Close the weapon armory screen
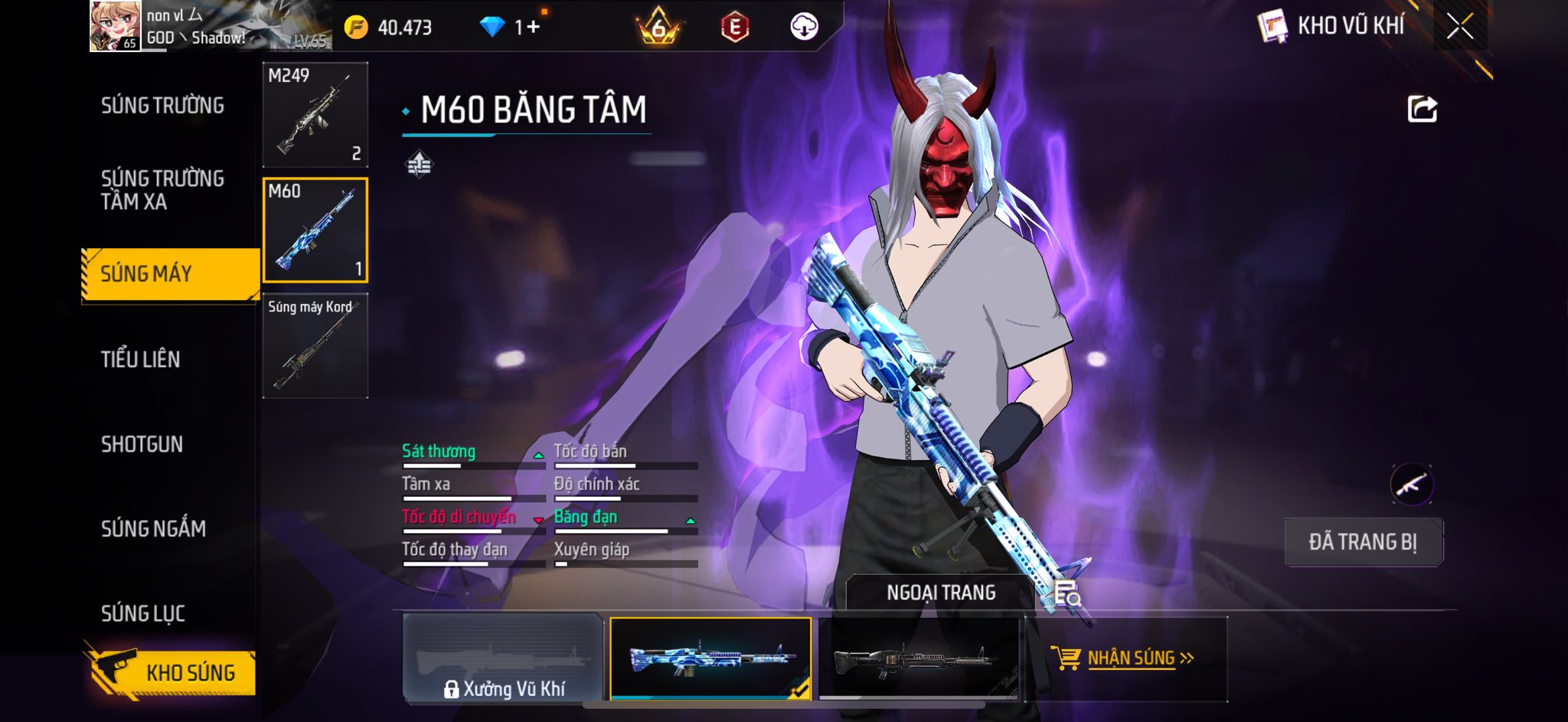 coord(1460,27)
